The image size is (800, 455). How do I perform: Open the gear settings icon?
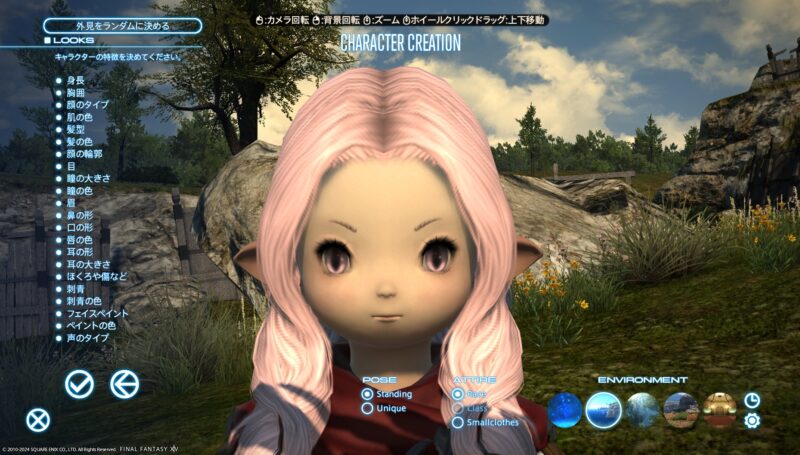point(752,420)
